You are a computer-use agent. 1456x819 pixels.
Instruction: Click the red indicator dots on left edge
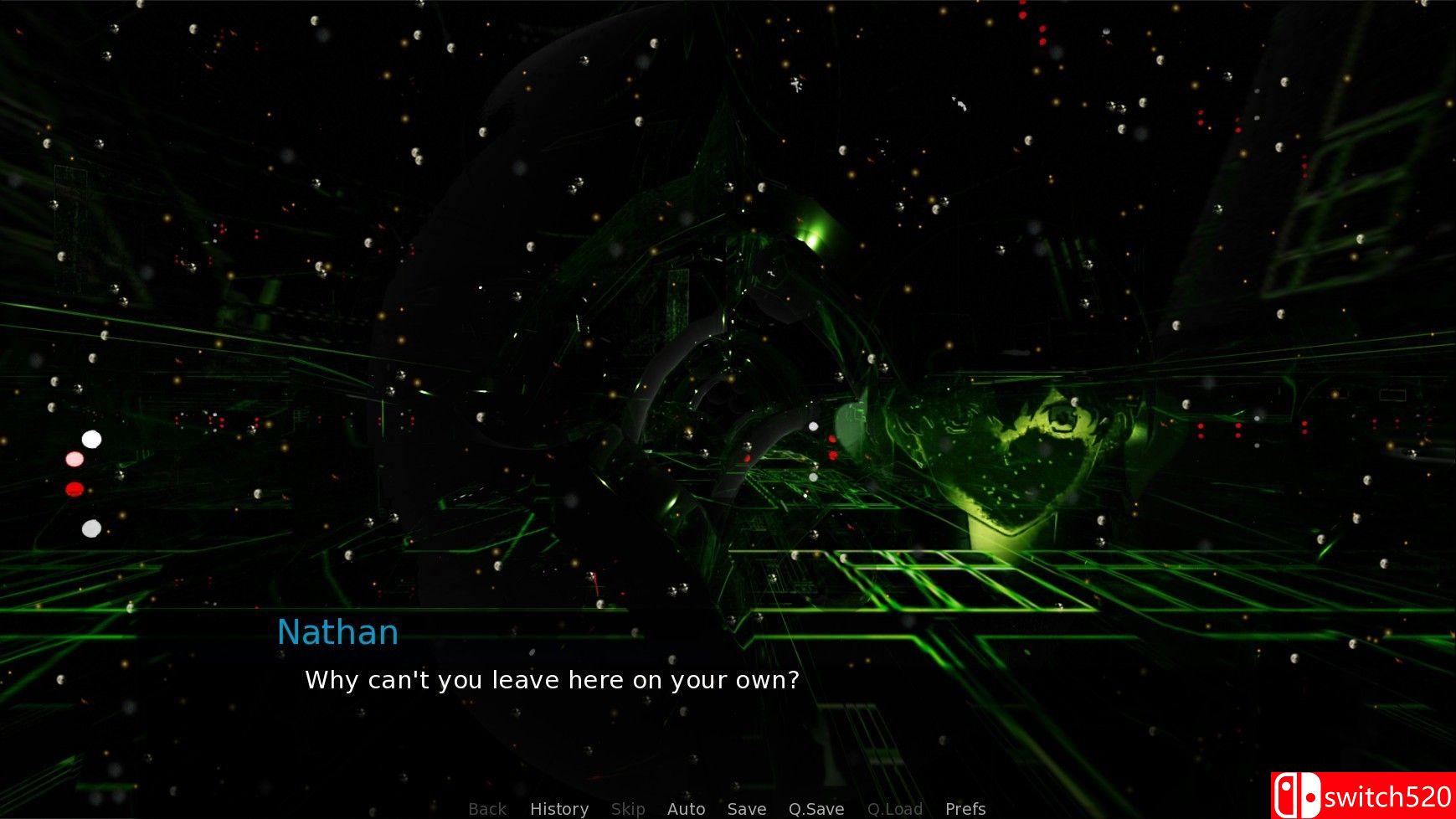[74, 487]
